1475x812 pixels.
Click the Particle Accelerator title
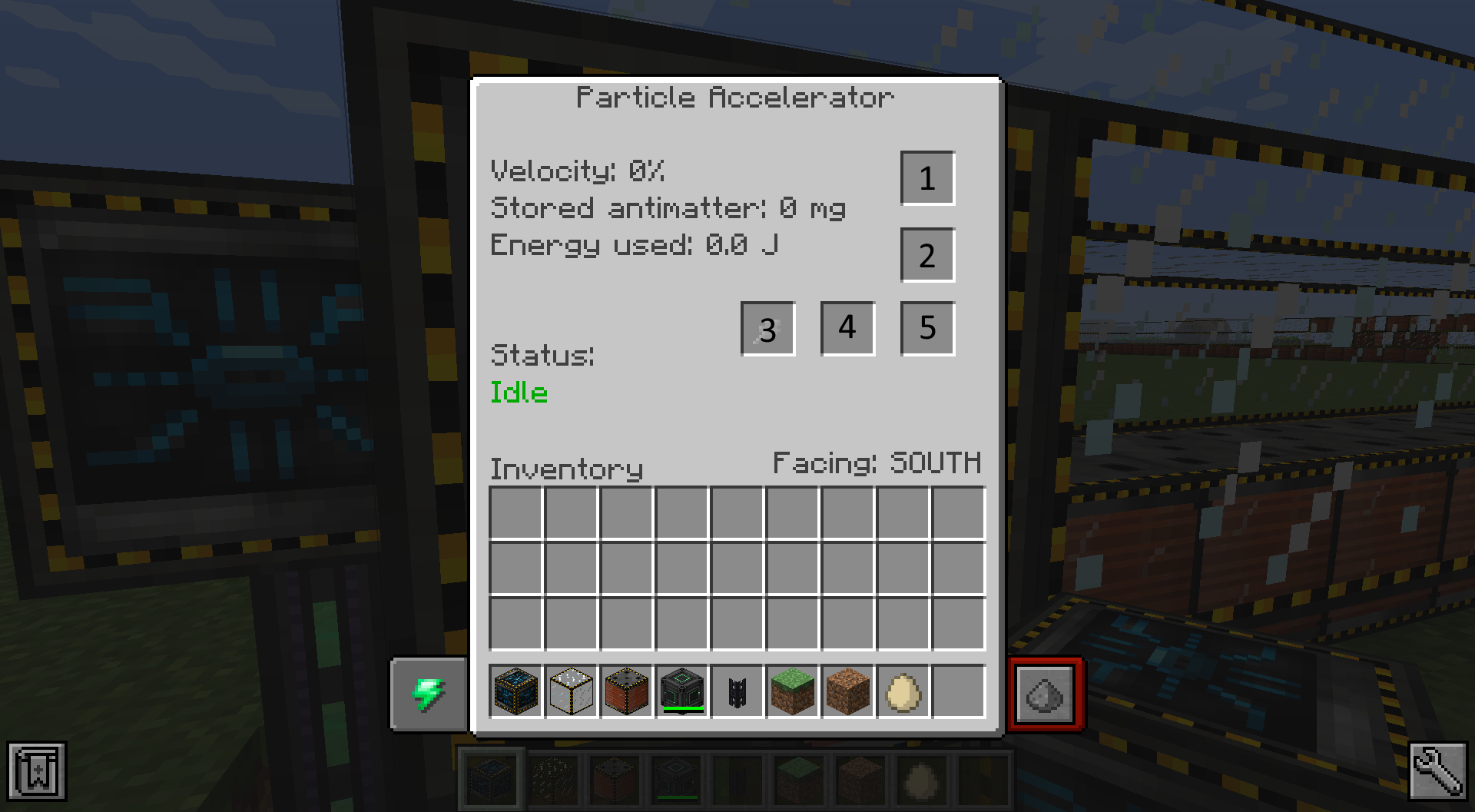tap(736, 96)
